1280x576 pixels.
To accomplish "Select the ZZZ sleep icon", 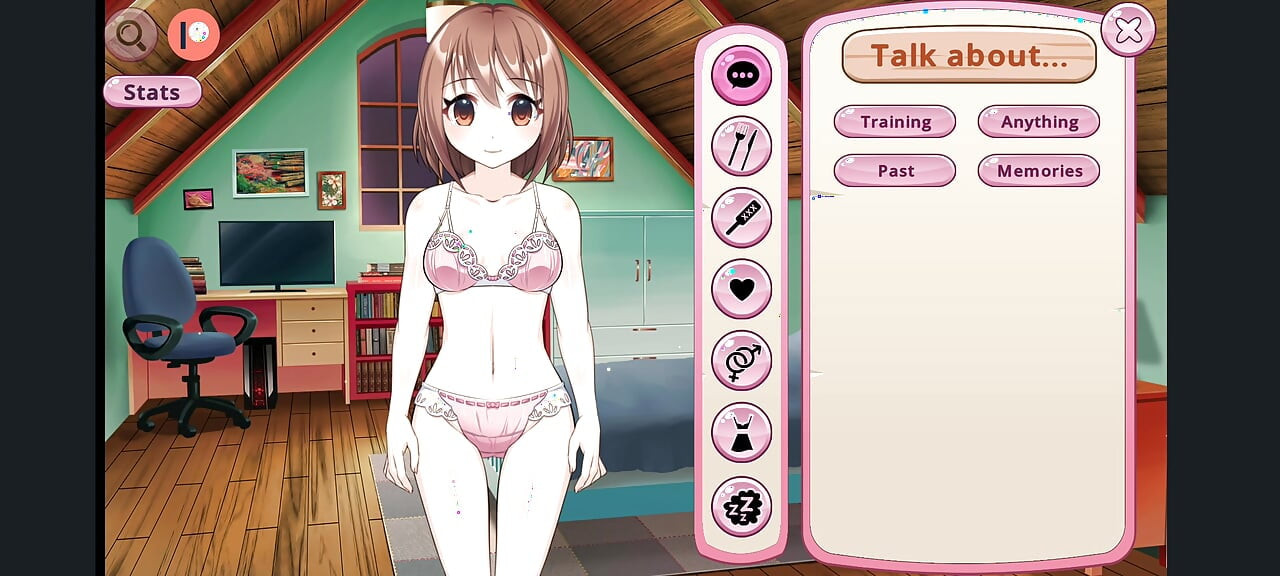I will (x=741, y=506).
